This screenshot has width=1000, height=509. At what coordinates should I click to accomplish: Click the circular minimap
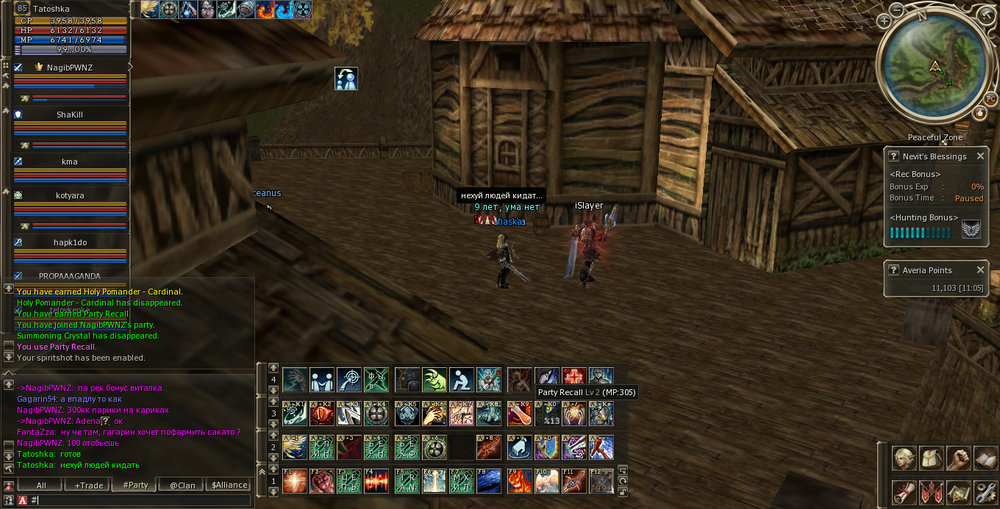click(x=934, y=70)
